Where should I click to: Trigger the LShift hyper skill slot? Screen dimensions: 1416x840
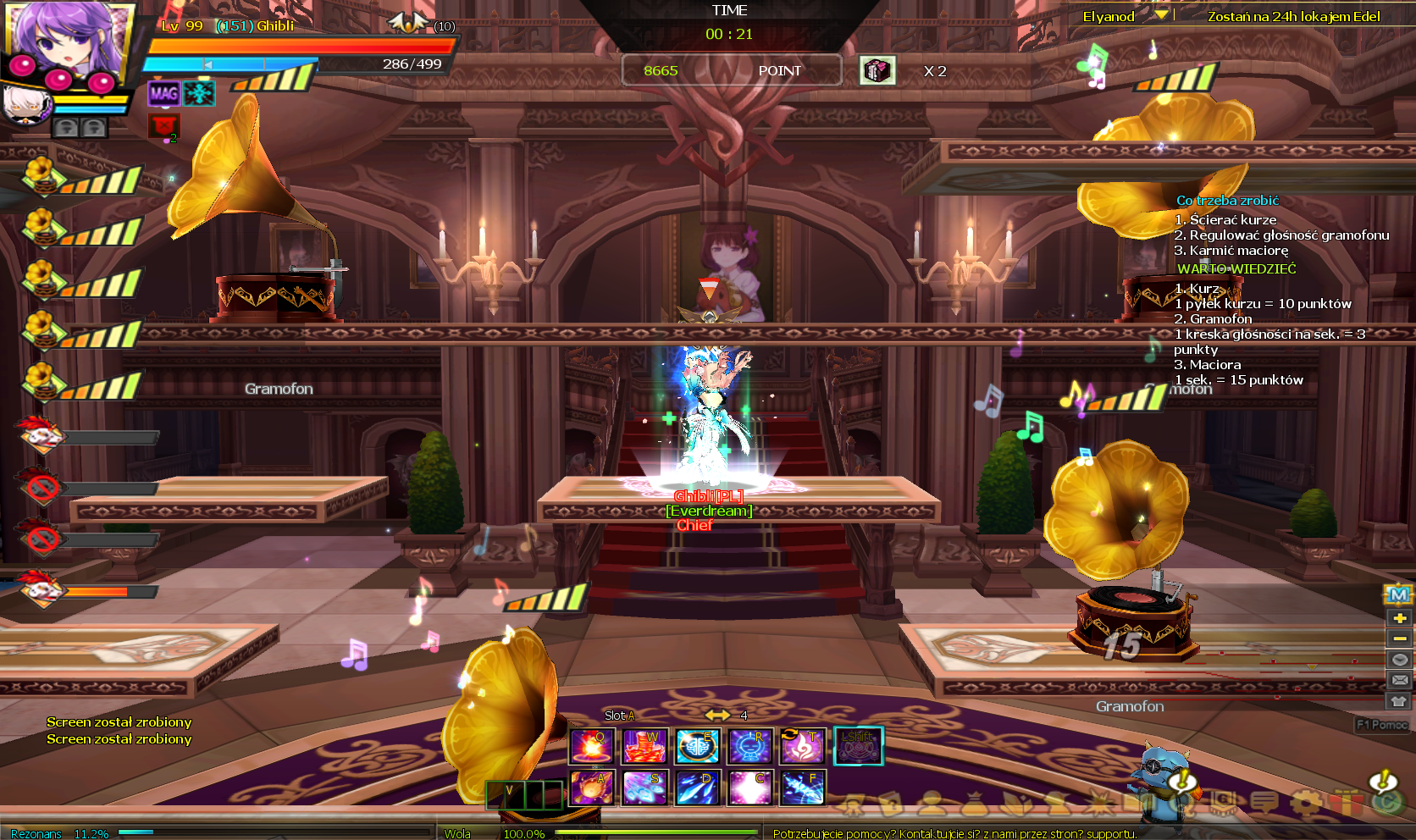pos(858,746)
